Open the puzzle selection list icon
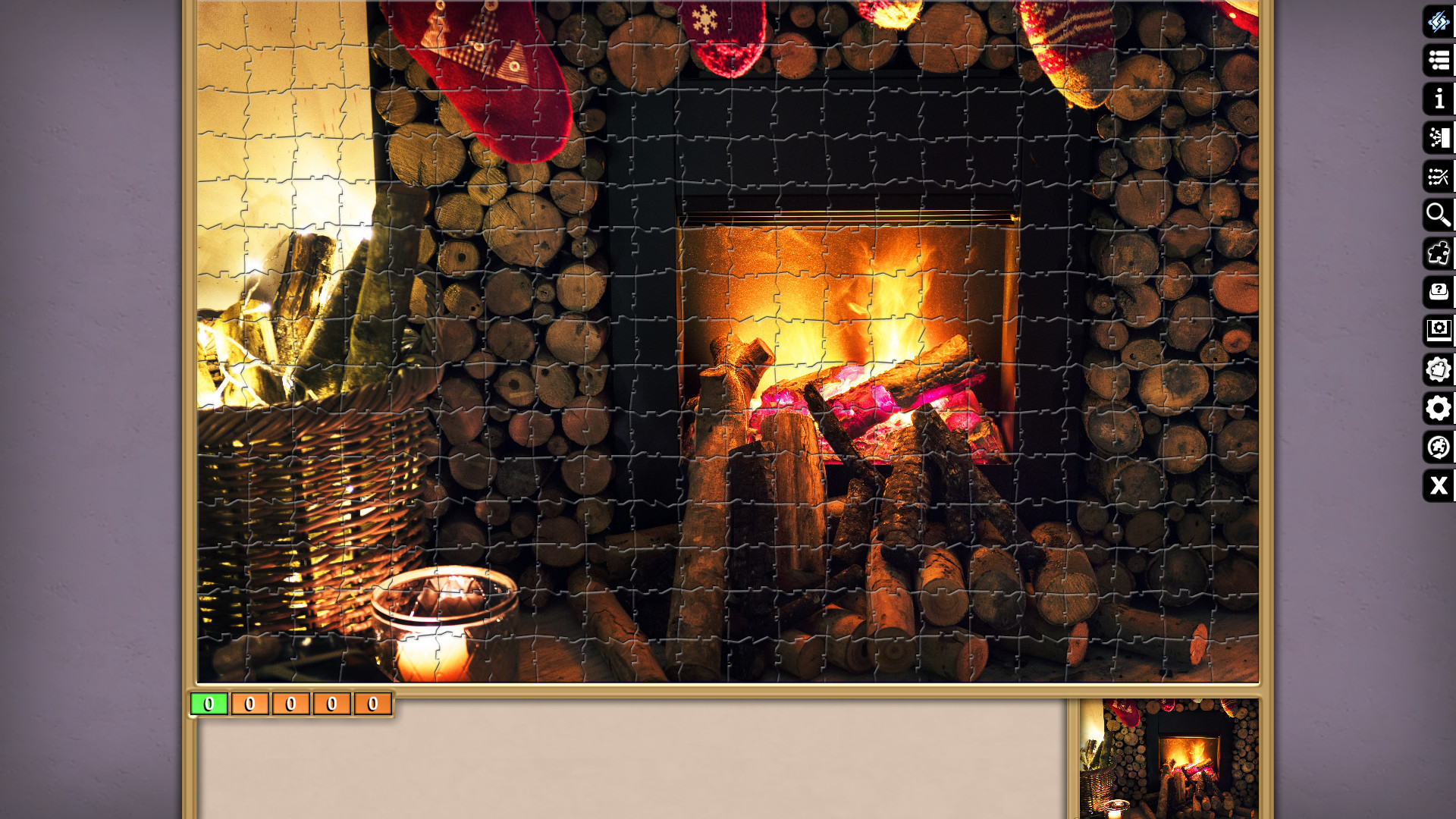Viewport: 1456px width, 819px height. coord(1439,59)
